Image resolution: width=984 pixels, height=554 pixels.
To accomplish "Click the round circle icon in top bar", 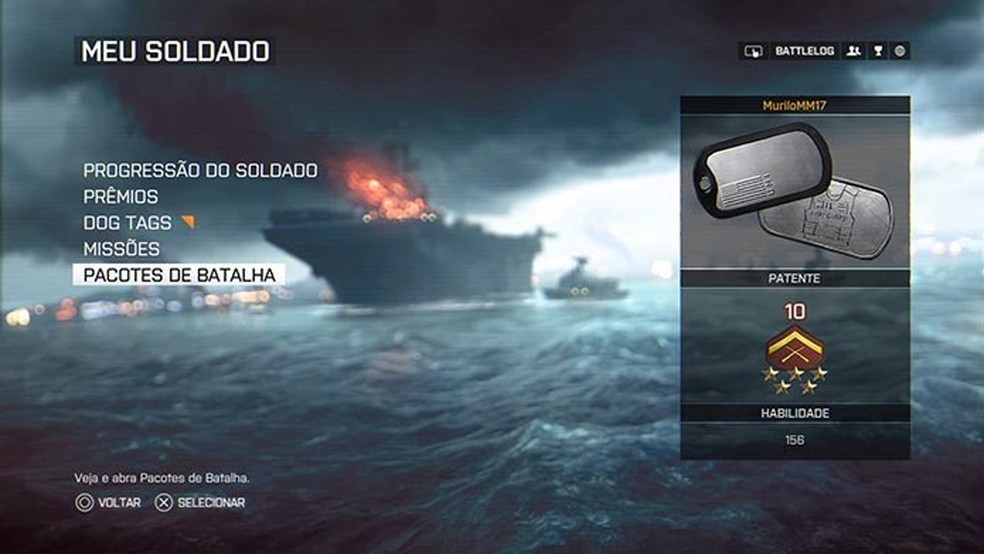I will tap(900, 51).
